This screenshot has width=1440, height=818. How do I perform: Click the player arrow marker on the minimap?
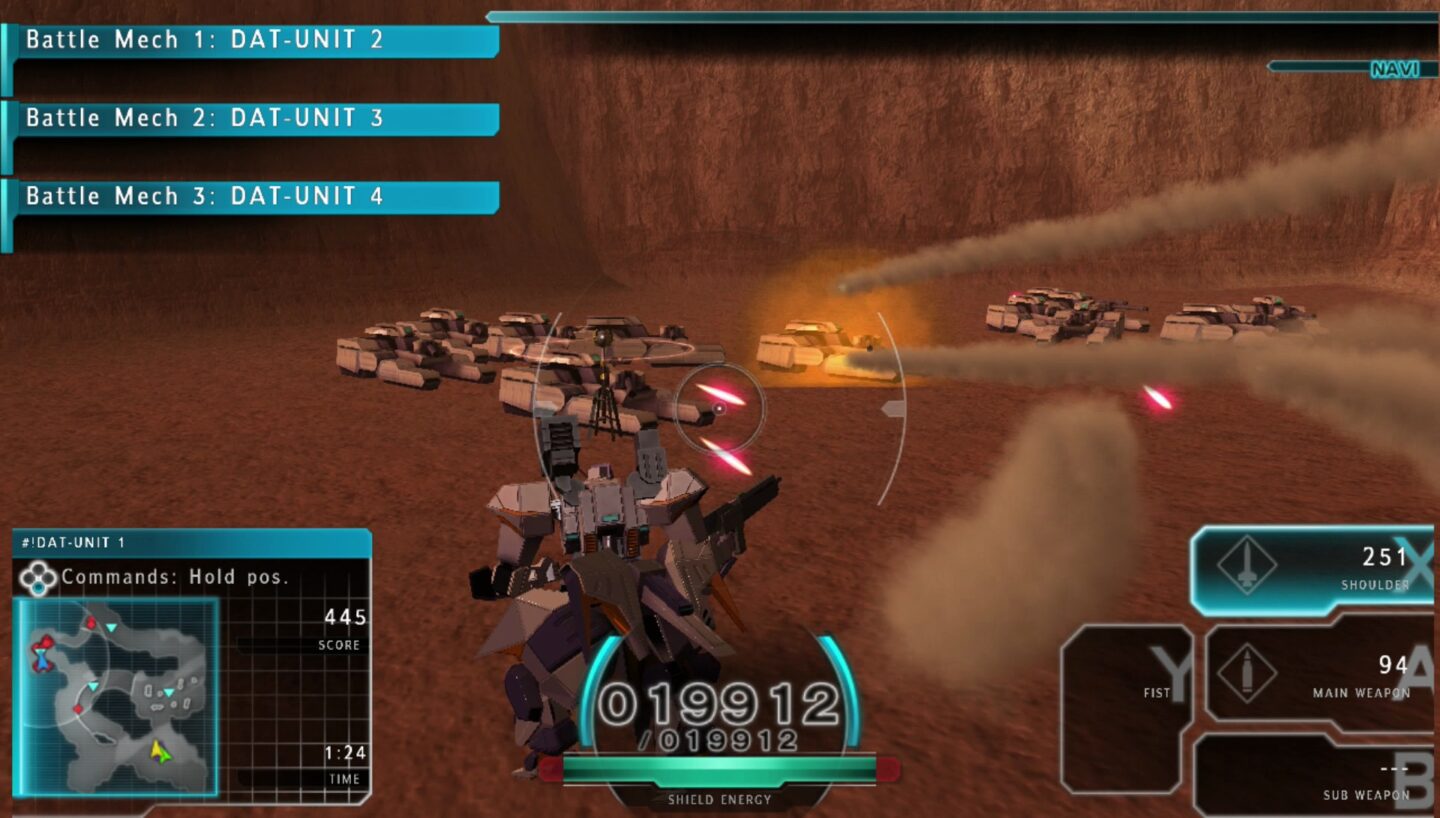(160, 754)
